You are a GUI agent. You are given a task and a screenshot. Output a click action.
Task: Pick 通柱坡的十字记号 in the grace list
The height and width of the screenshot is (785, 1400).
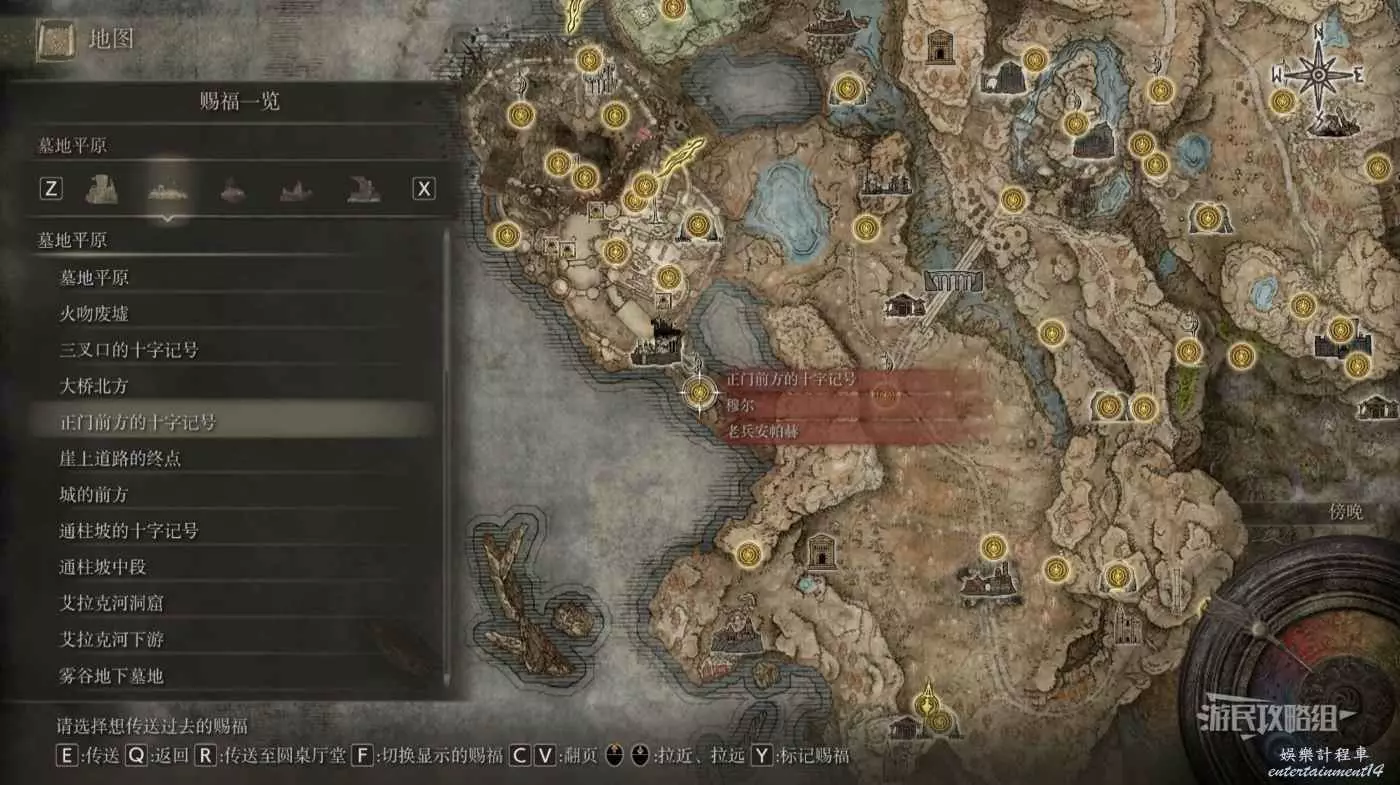tap(129, 530)
